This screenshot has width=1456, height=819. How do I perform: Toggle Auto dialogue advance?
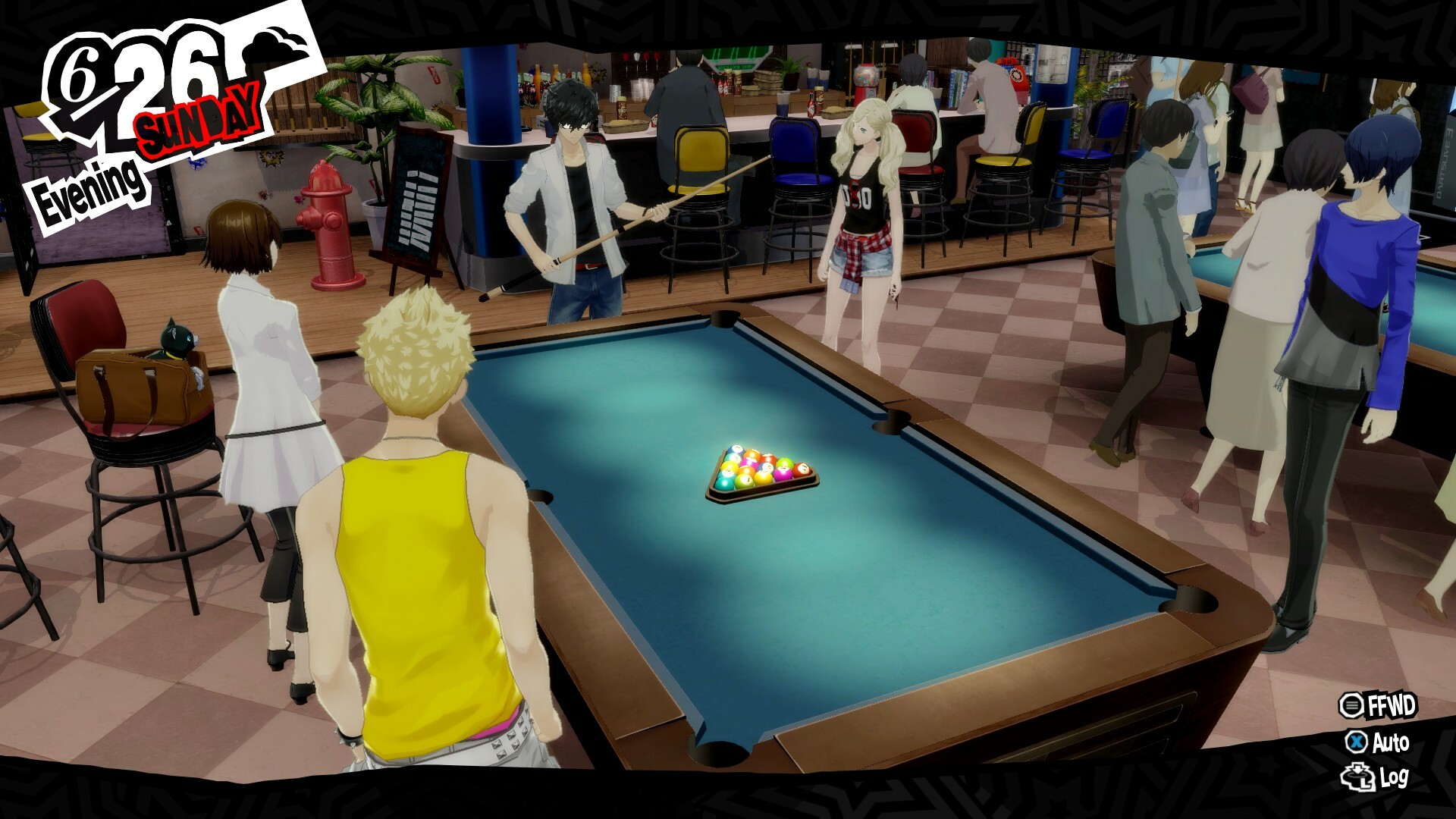pyautogui.click(x=1378, y=742)
